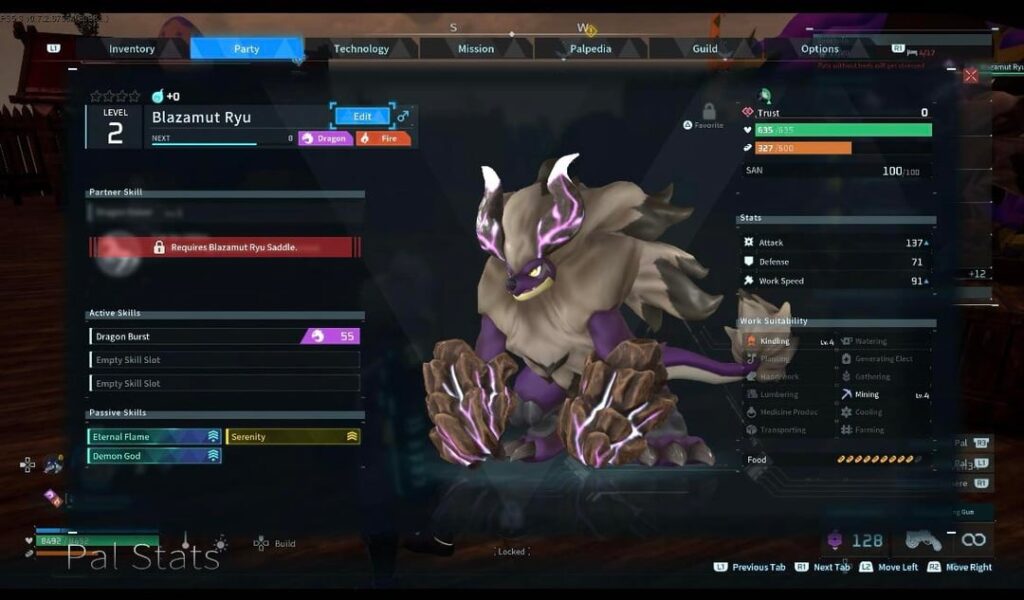Click the Edit name button
Screen dimensions: 1024x600
[362, 117]
